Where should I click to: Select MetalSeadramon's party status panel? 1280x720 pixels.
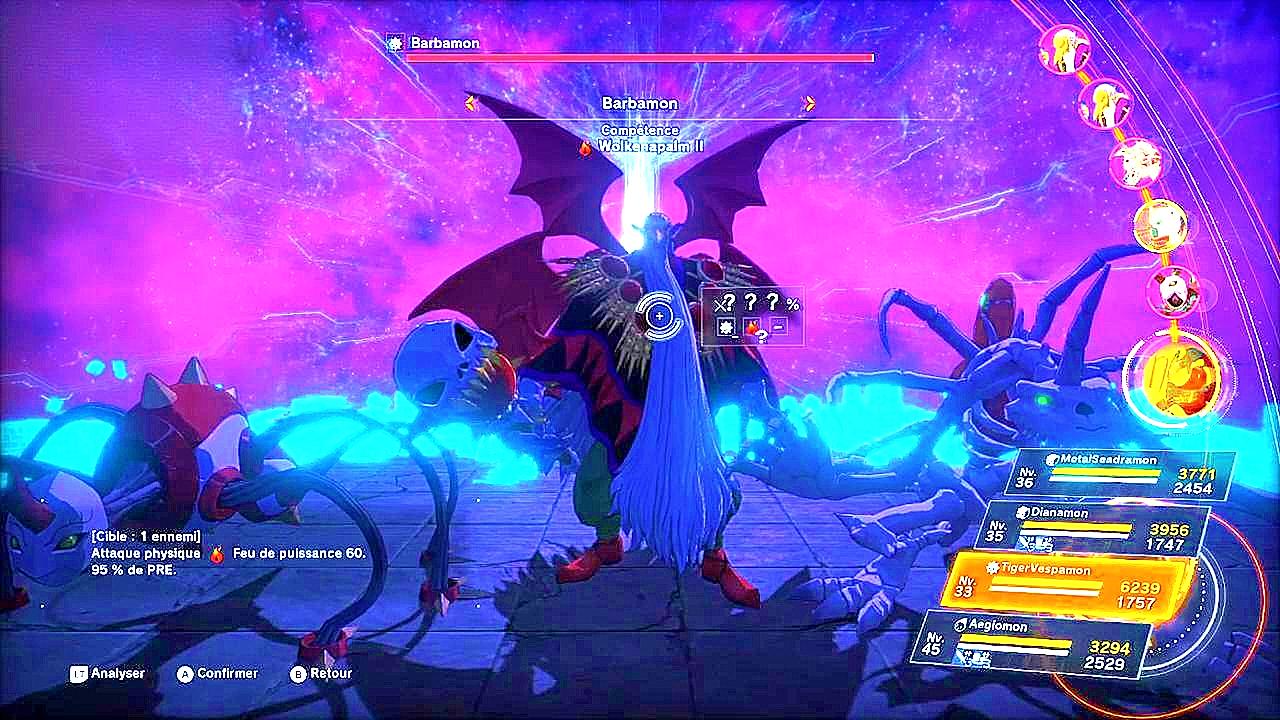coord(1125,474)
